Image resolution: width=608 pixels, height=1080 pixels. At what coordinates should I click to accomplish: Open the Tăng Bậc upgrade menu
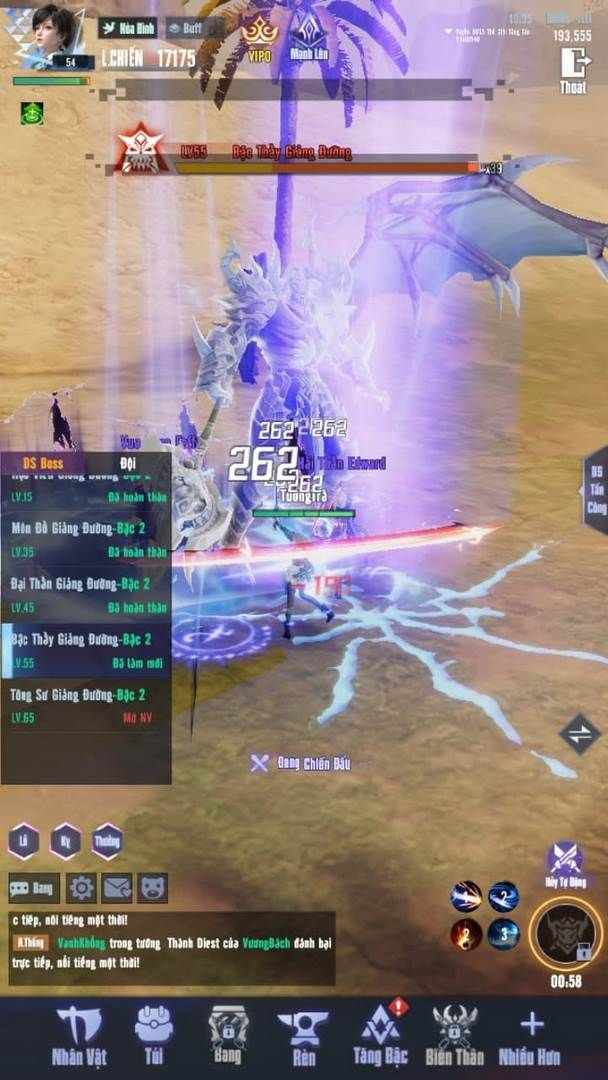(380, 1035)
